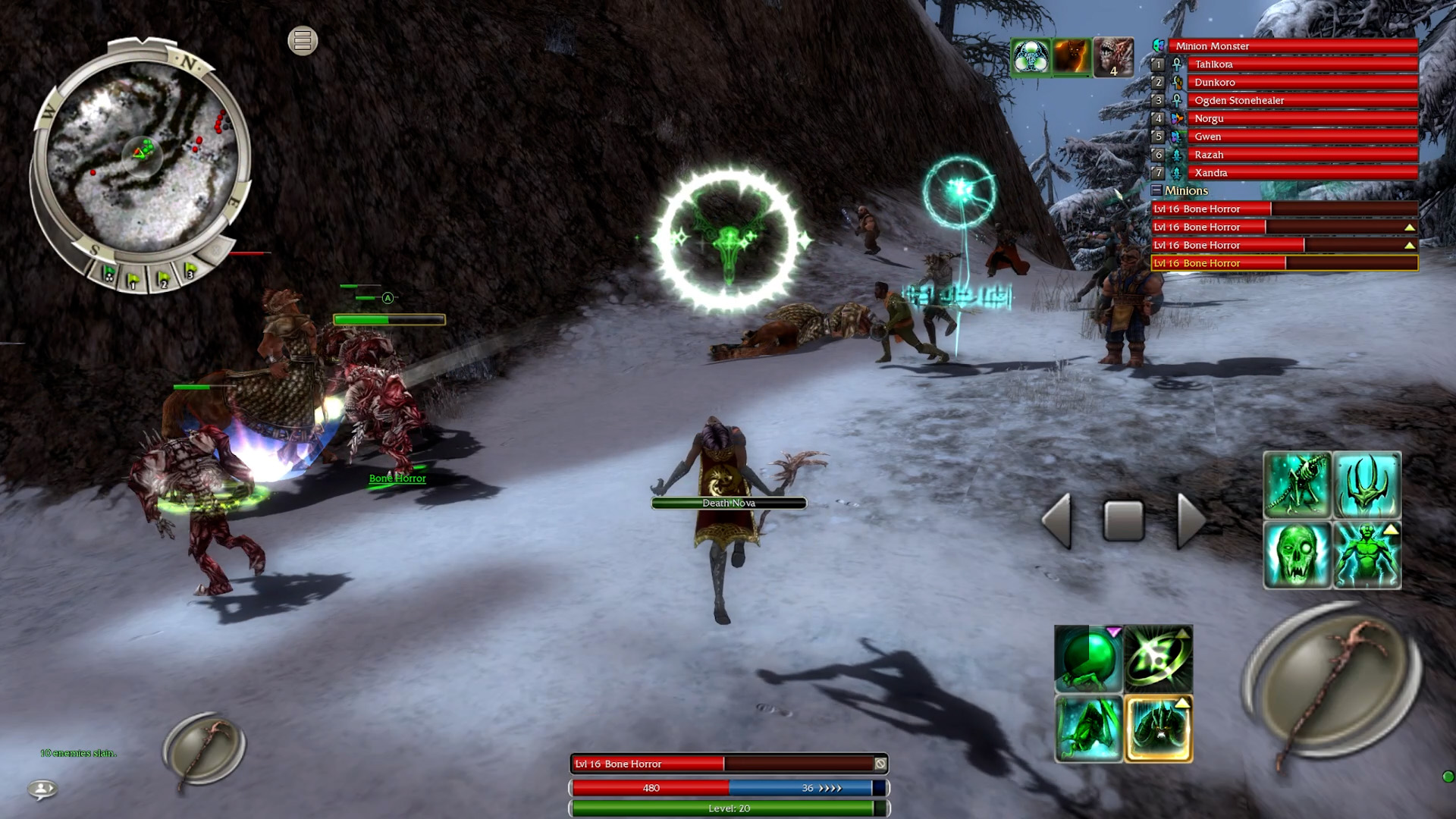Collapse the Minions section header
The height and width of the screenshot is (819, 1456).
point(1159,190)
